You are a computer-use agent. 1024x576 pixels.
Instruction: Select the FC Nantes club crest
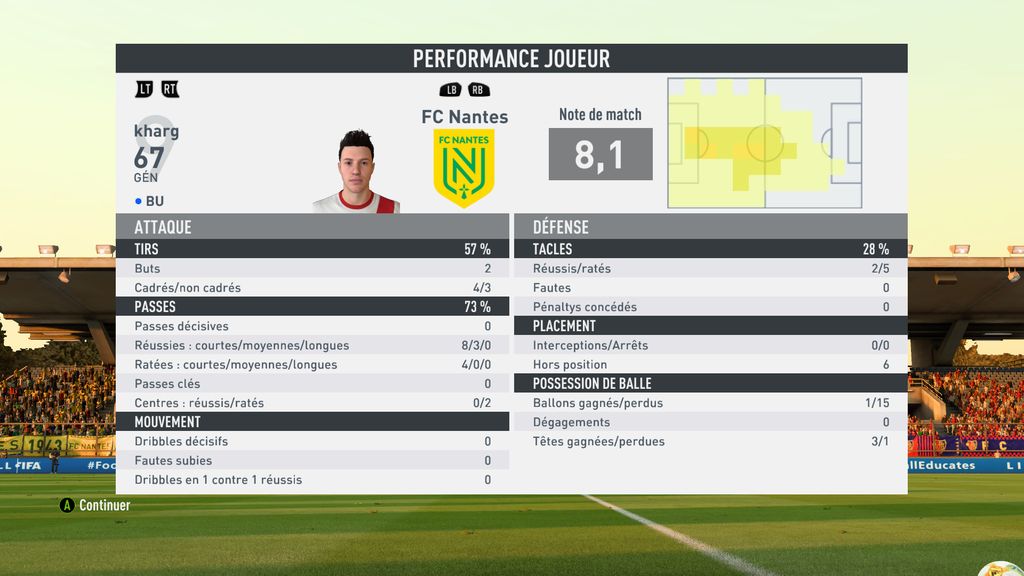click(x=464, y=167)
